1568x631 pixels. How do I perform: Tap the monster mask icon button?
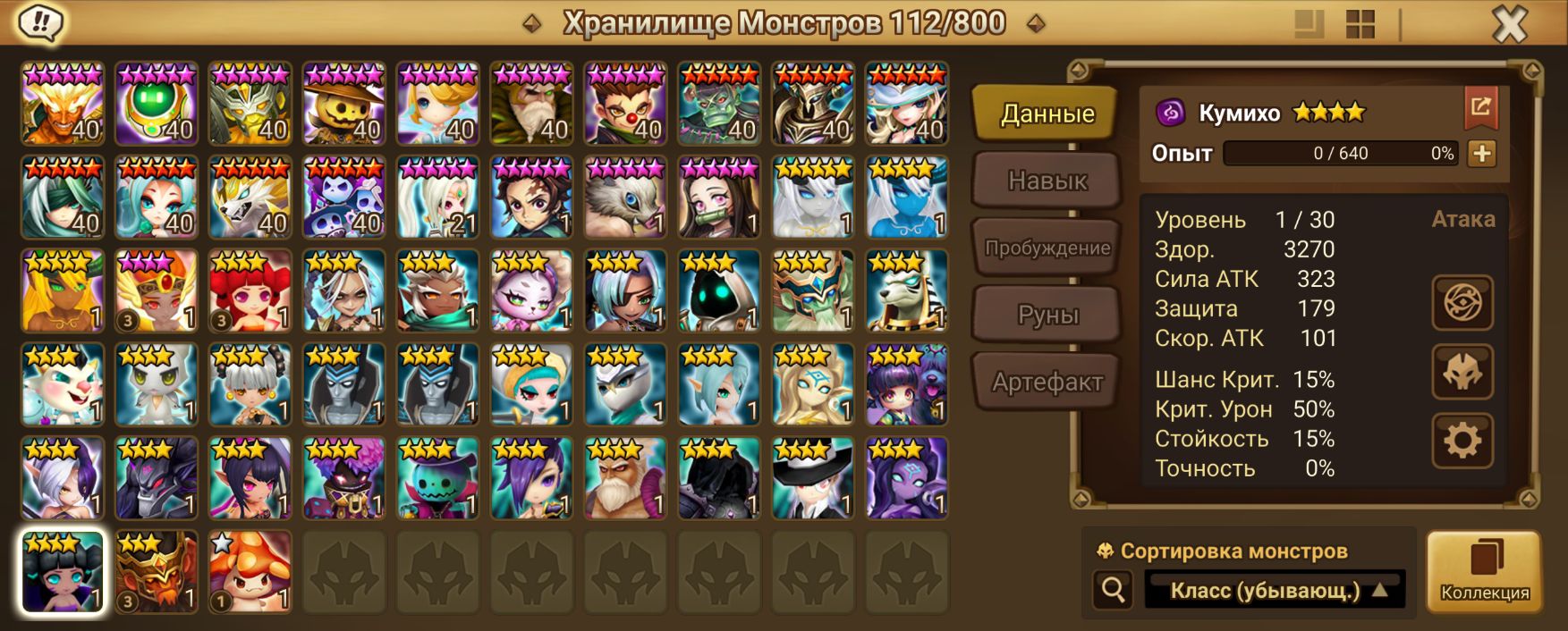[1462, 372]
